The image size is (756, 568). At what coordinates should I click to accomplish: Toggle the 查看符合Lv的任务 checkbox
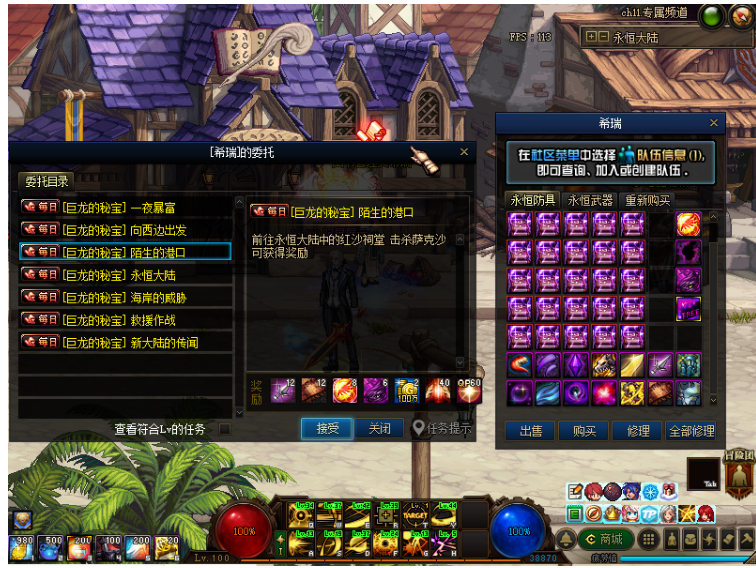coord(225,429)
